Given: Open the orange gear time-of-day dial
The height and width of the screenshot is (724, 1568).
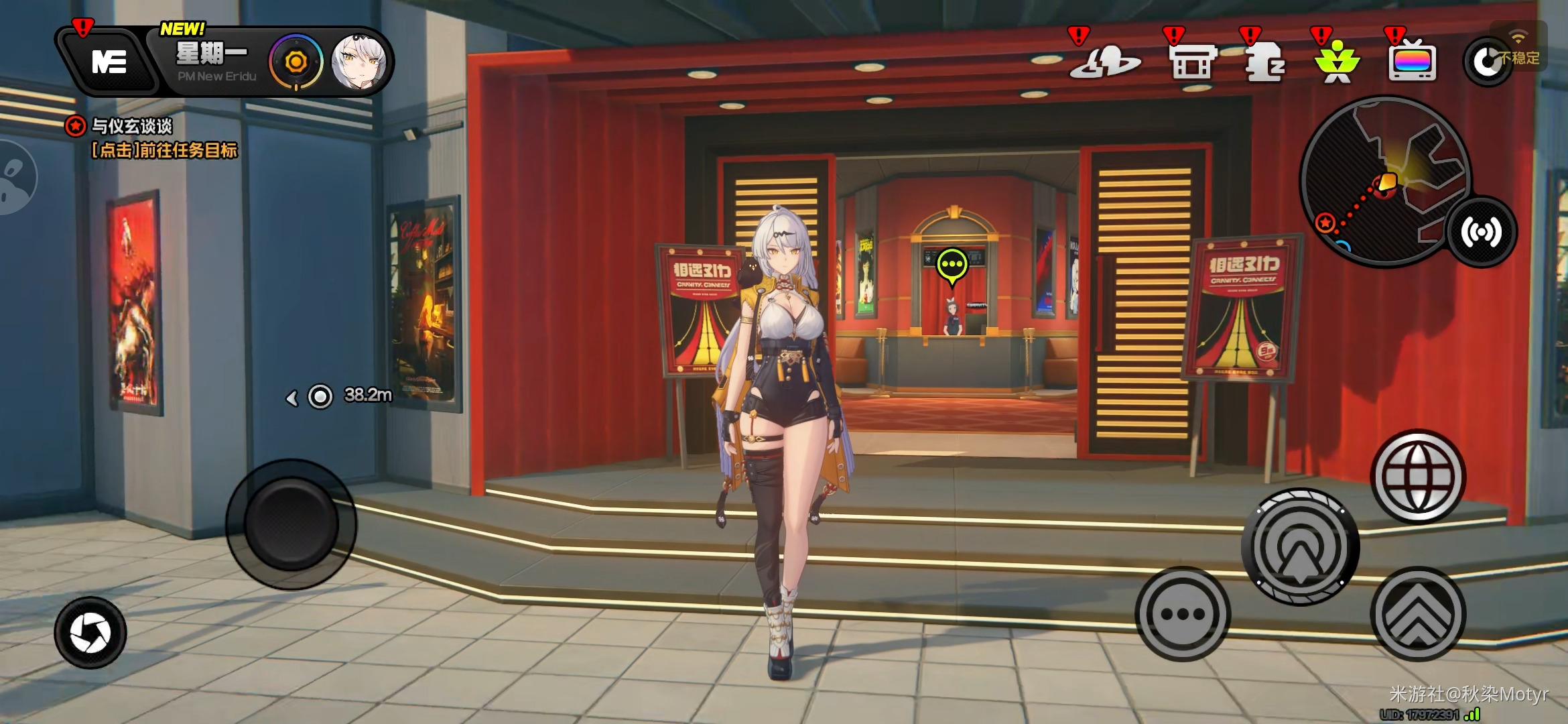Looking at the screenshot, I should pos(296,62).
